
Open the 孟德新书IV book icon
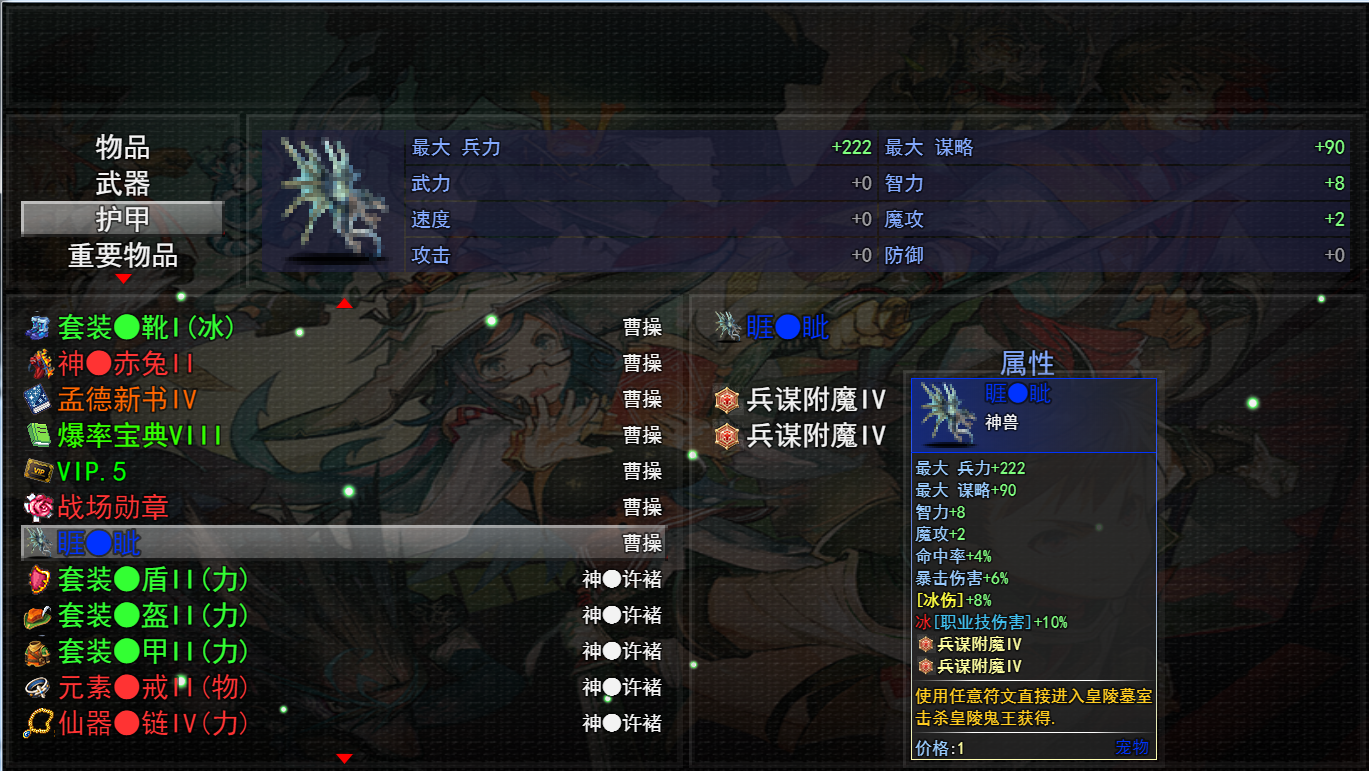pyautogui.click(x=35, y=399)
